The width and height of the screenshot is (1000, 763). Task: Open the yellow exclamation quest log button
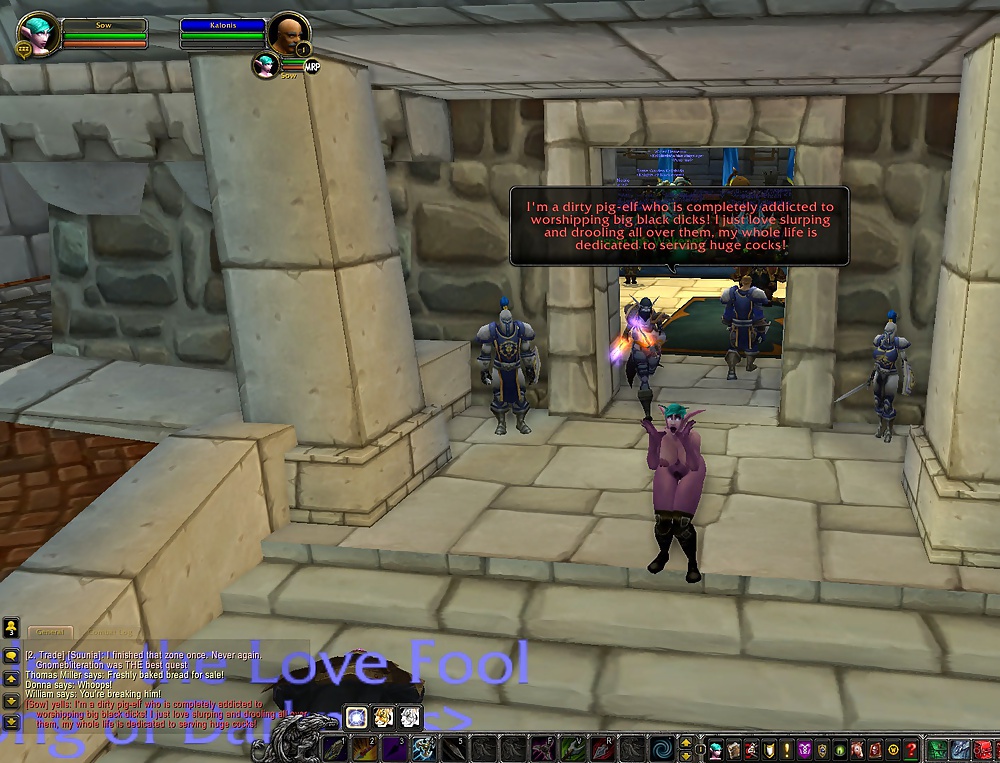[786, 749]
